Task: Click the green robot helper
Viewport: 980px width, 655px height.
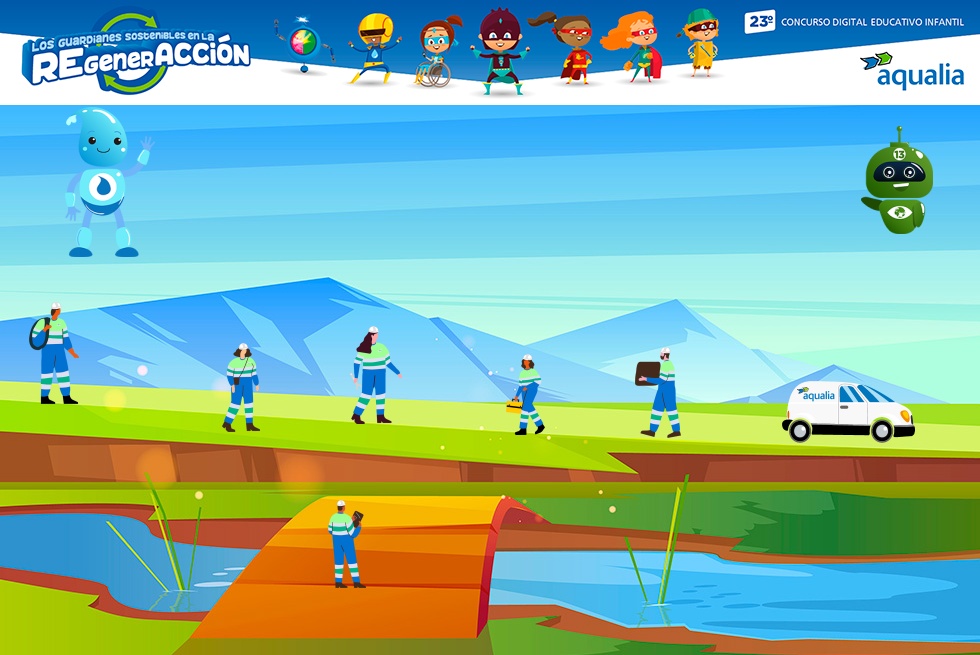Action: click(896, 185)
